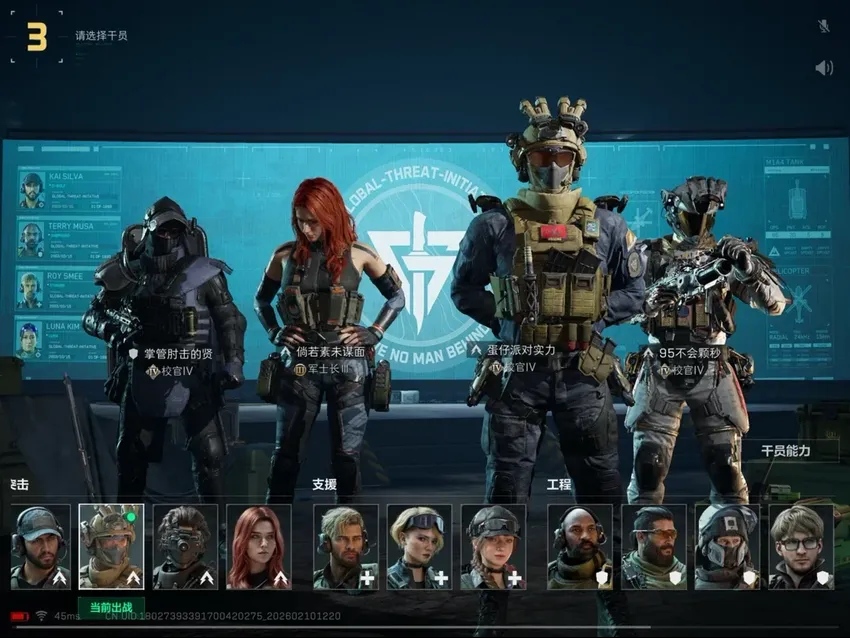
Task: Pick the support operator wearing a helmet
Action: click(x=493, y=546)
